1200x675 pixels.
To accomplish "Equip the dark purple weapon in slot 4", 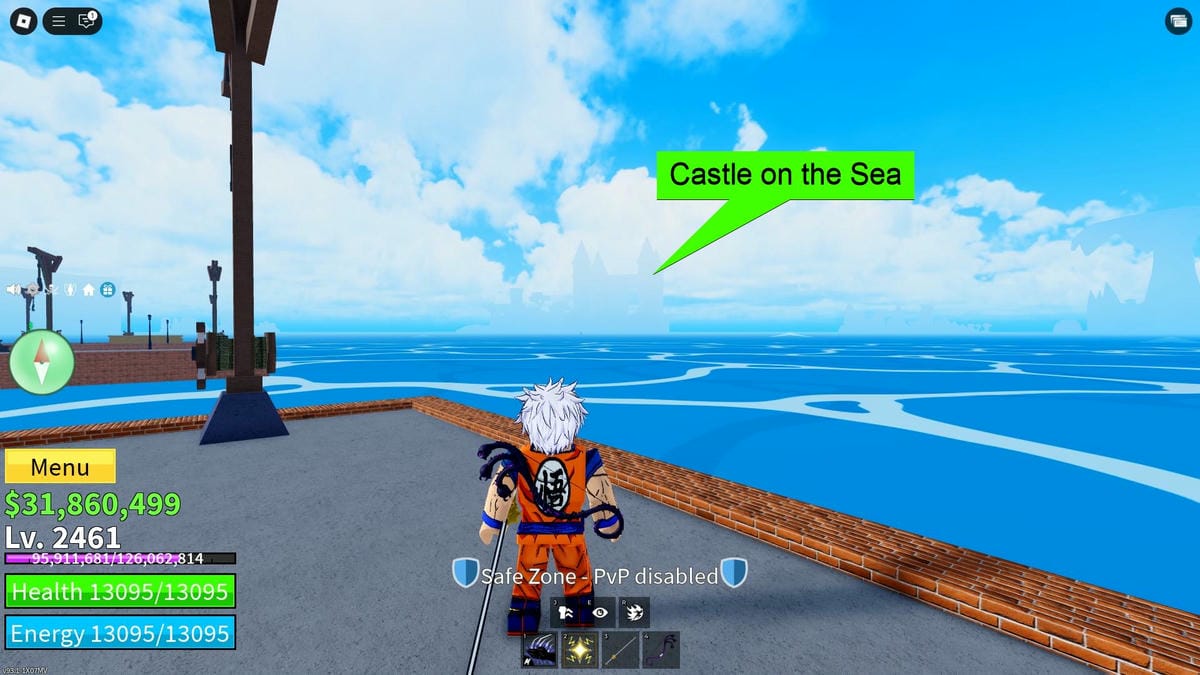I will [661, 650].
